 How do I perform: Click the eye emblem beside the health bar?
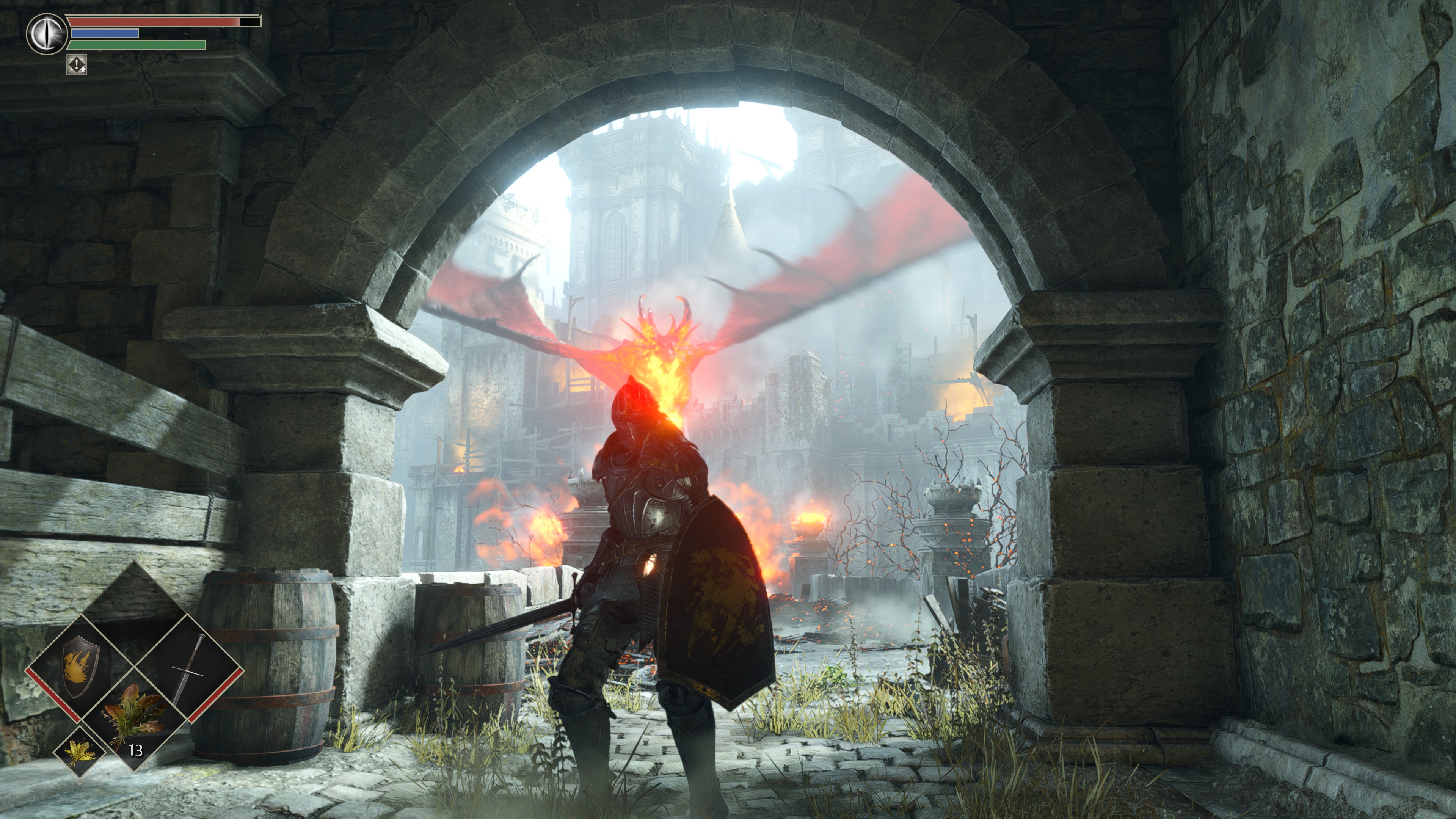(45, 34)
